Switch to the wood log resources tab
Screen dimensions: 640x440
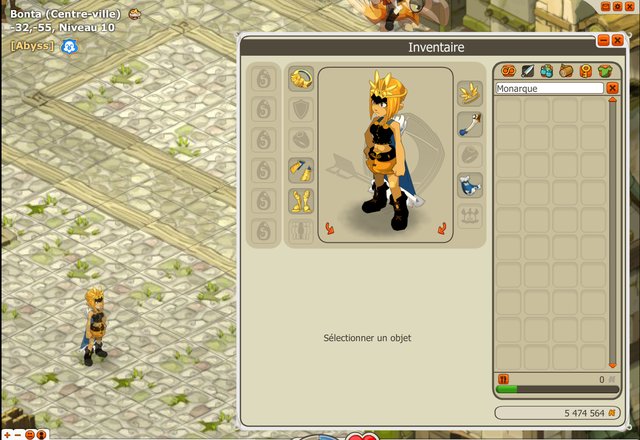(566, 71)
